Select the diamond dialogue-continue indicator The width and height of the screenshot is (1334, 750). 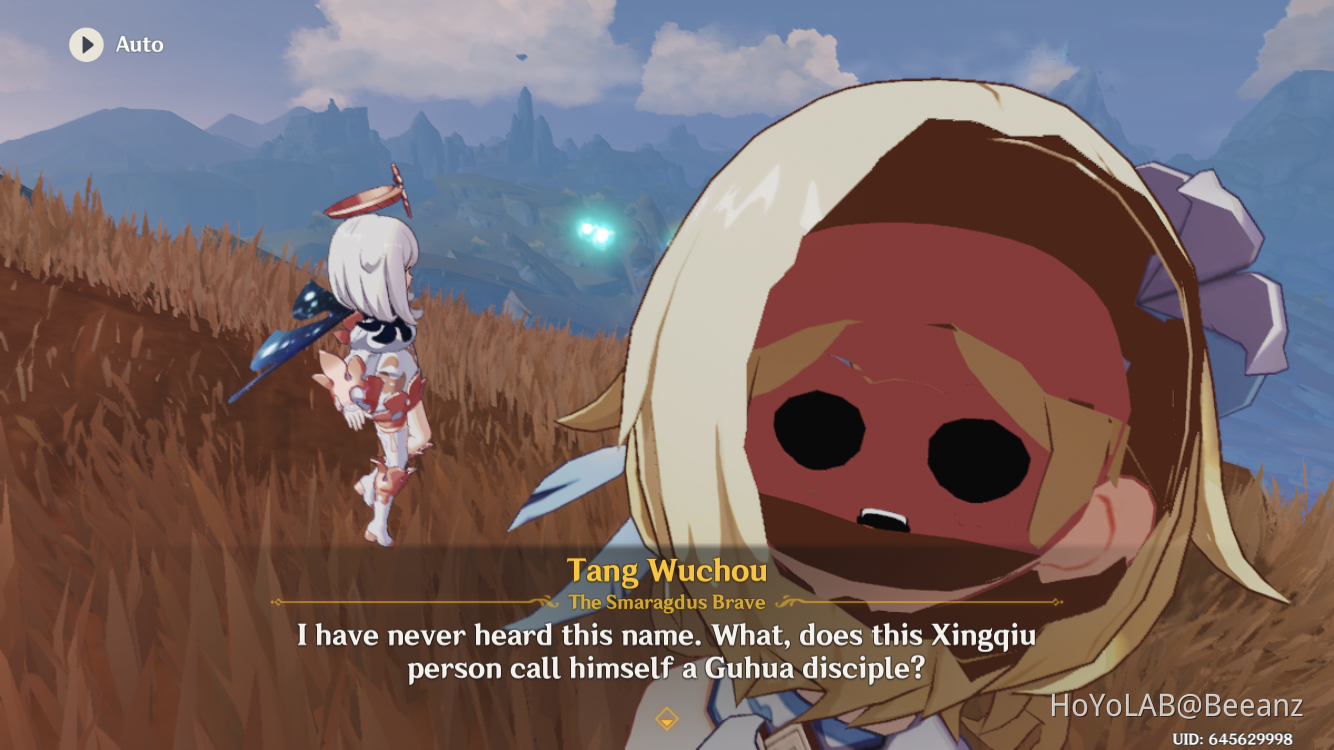[x=667, y=716]
